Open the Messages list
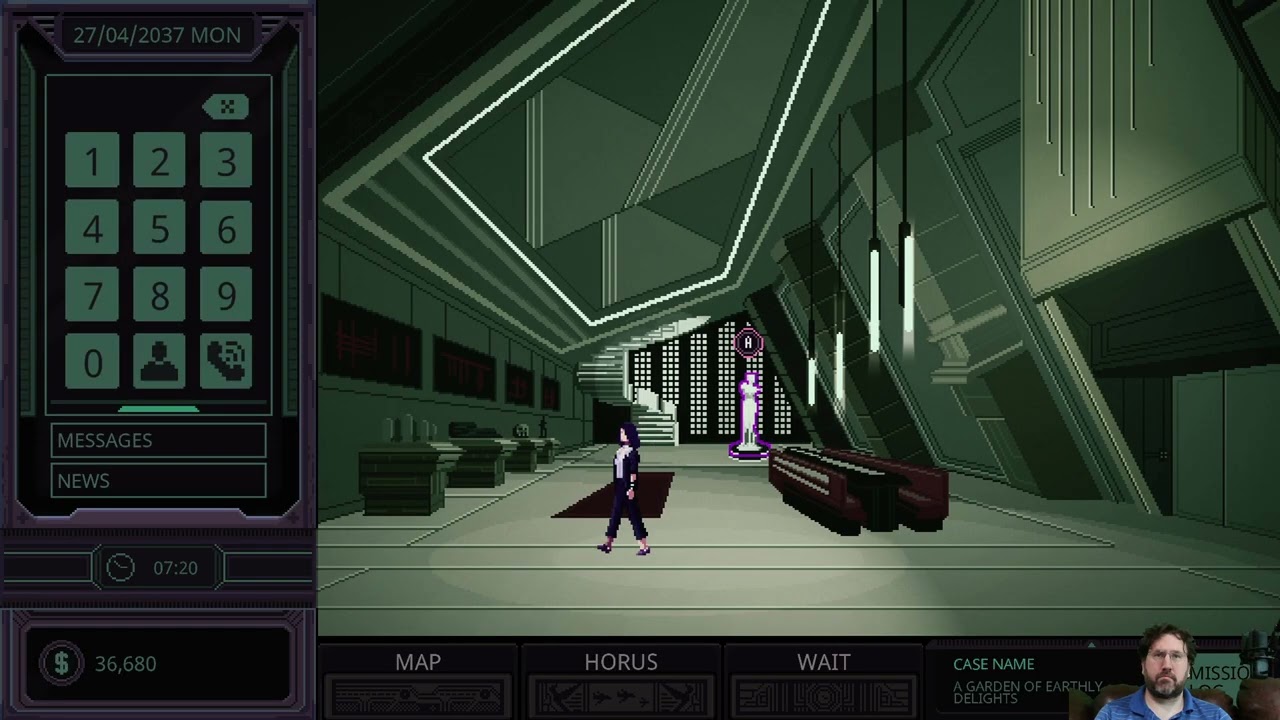Viewport: 1280px width, 720px height. click(x=159, y=440)
